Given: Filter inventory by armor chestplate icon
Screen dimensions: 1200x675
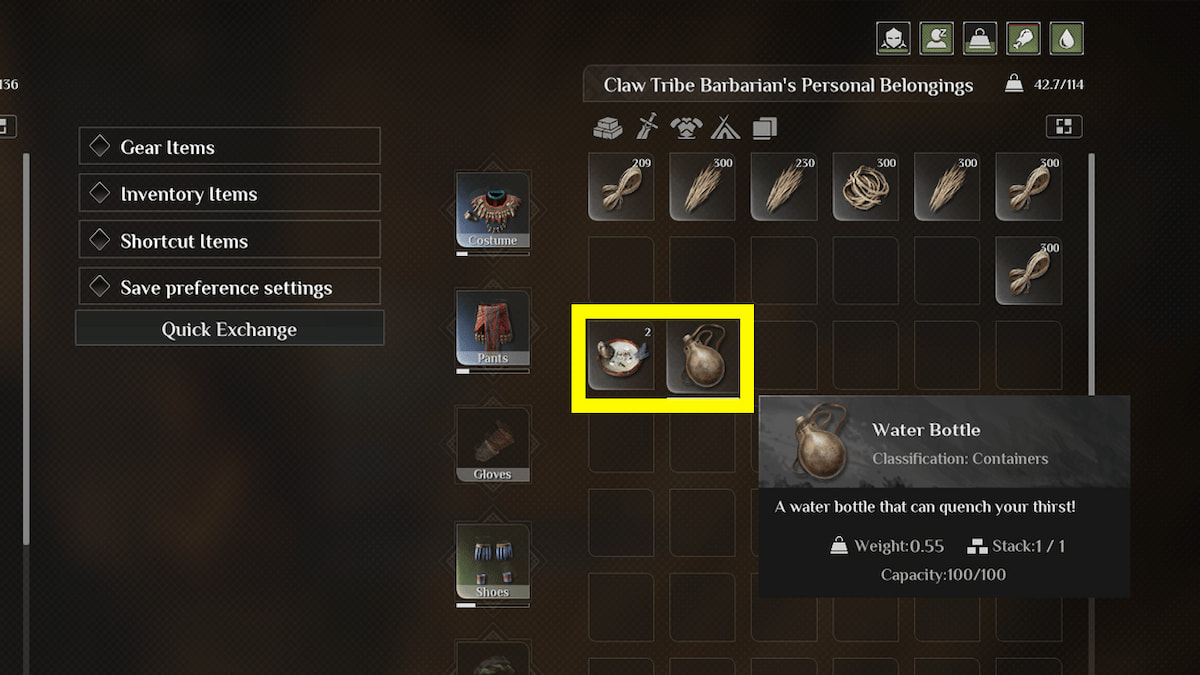Looking at the screenshot, I should coord(685,127).
